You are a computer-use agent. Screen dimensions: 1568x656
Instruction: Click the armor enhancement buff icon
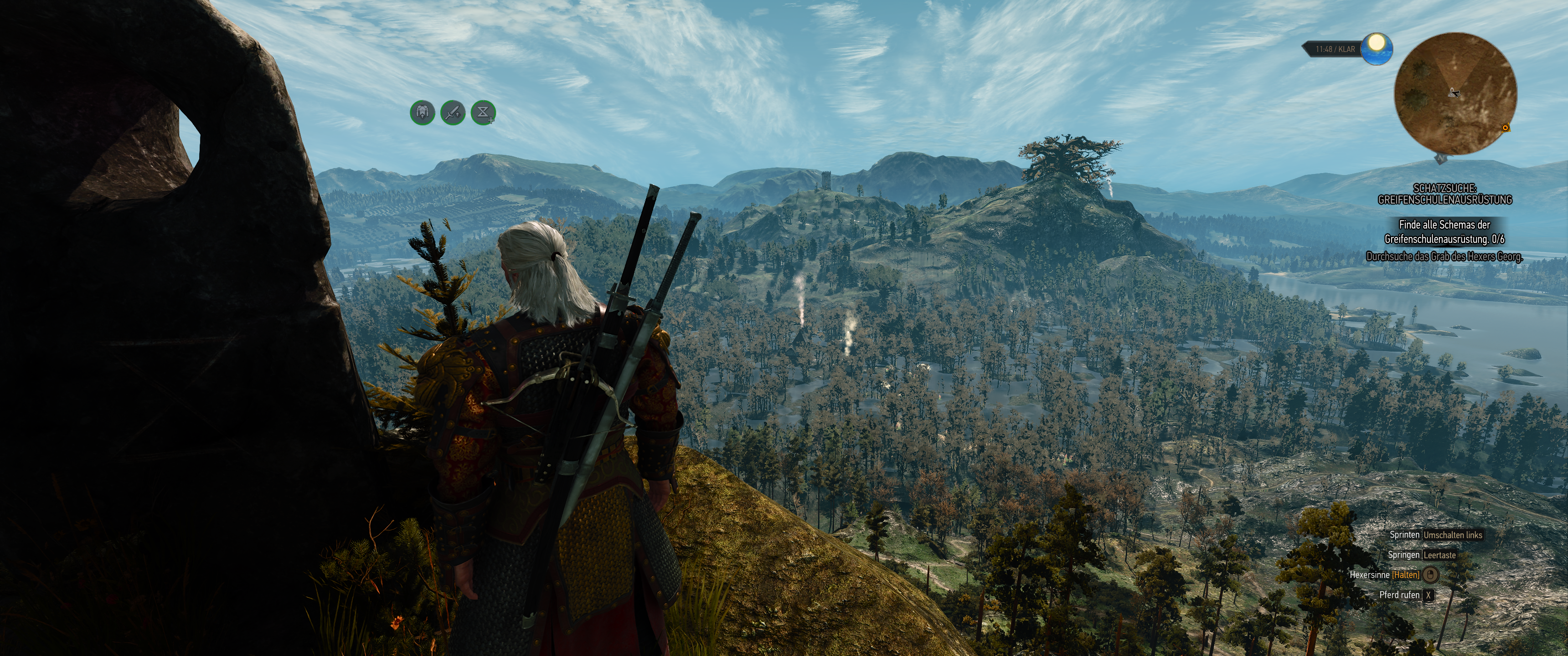423,113
